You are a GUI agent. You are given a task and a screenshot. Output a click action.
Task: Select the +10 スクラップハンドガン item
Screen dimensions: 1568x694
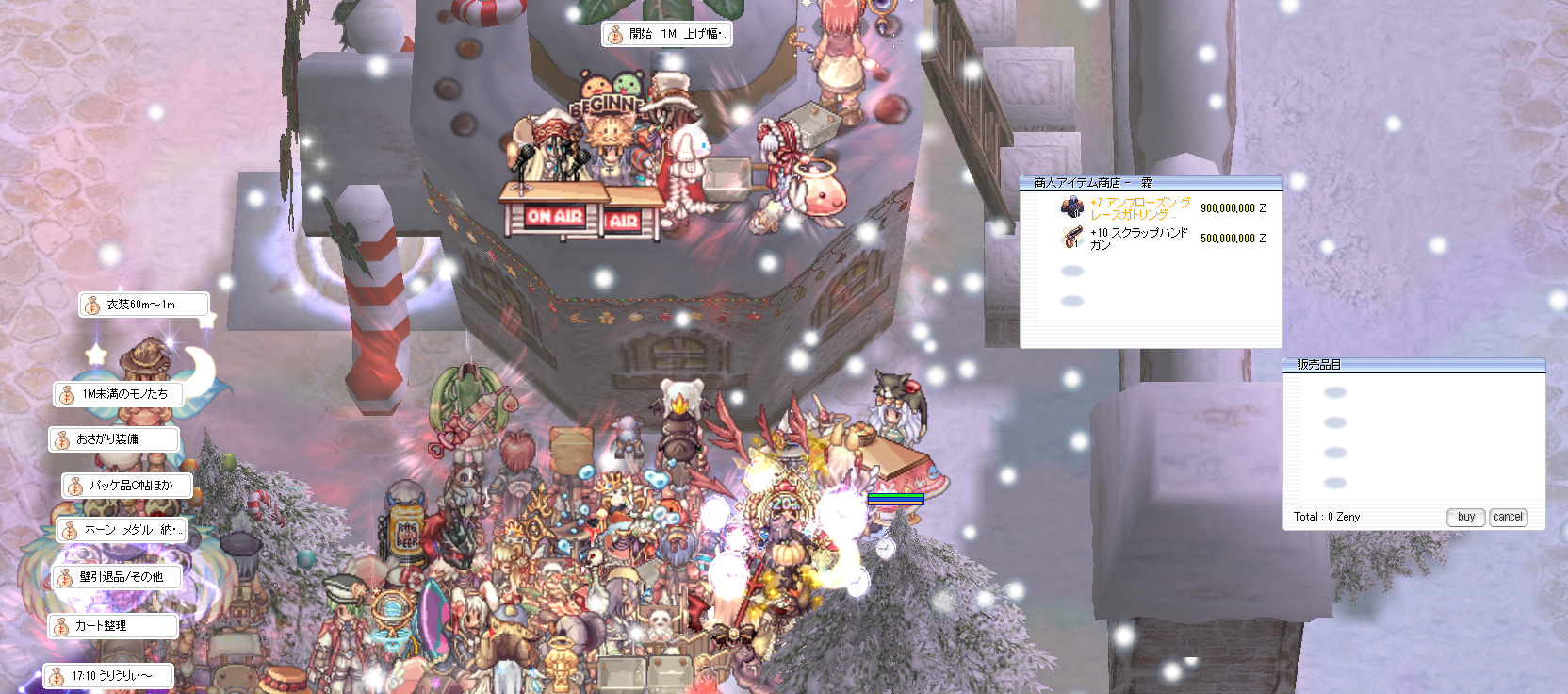(1137, 239)
